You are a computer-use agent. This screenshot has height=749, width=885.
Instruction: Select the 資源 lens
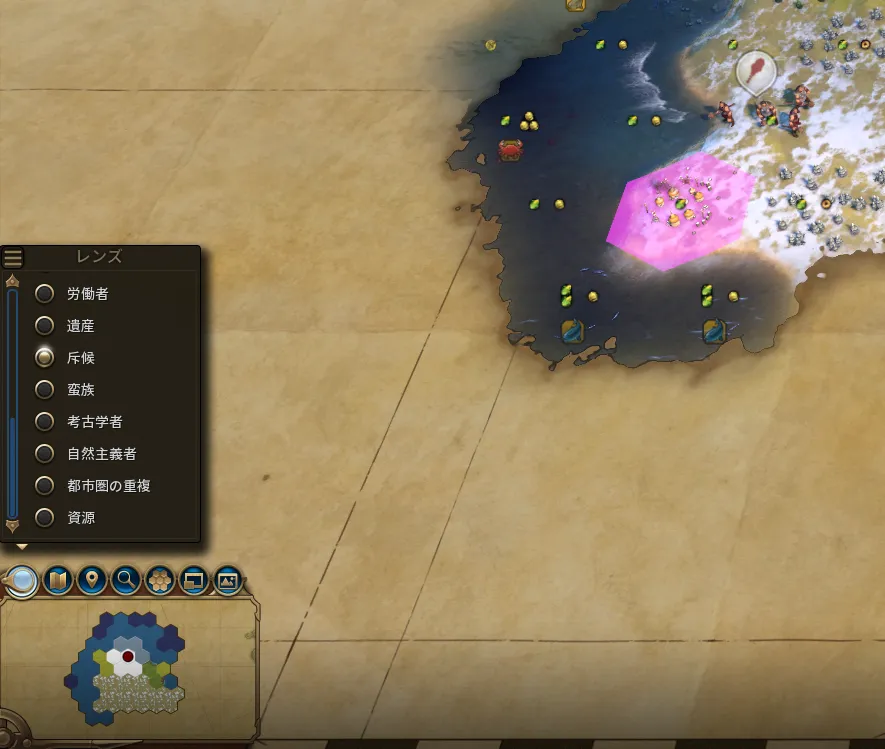coord(45,518)
